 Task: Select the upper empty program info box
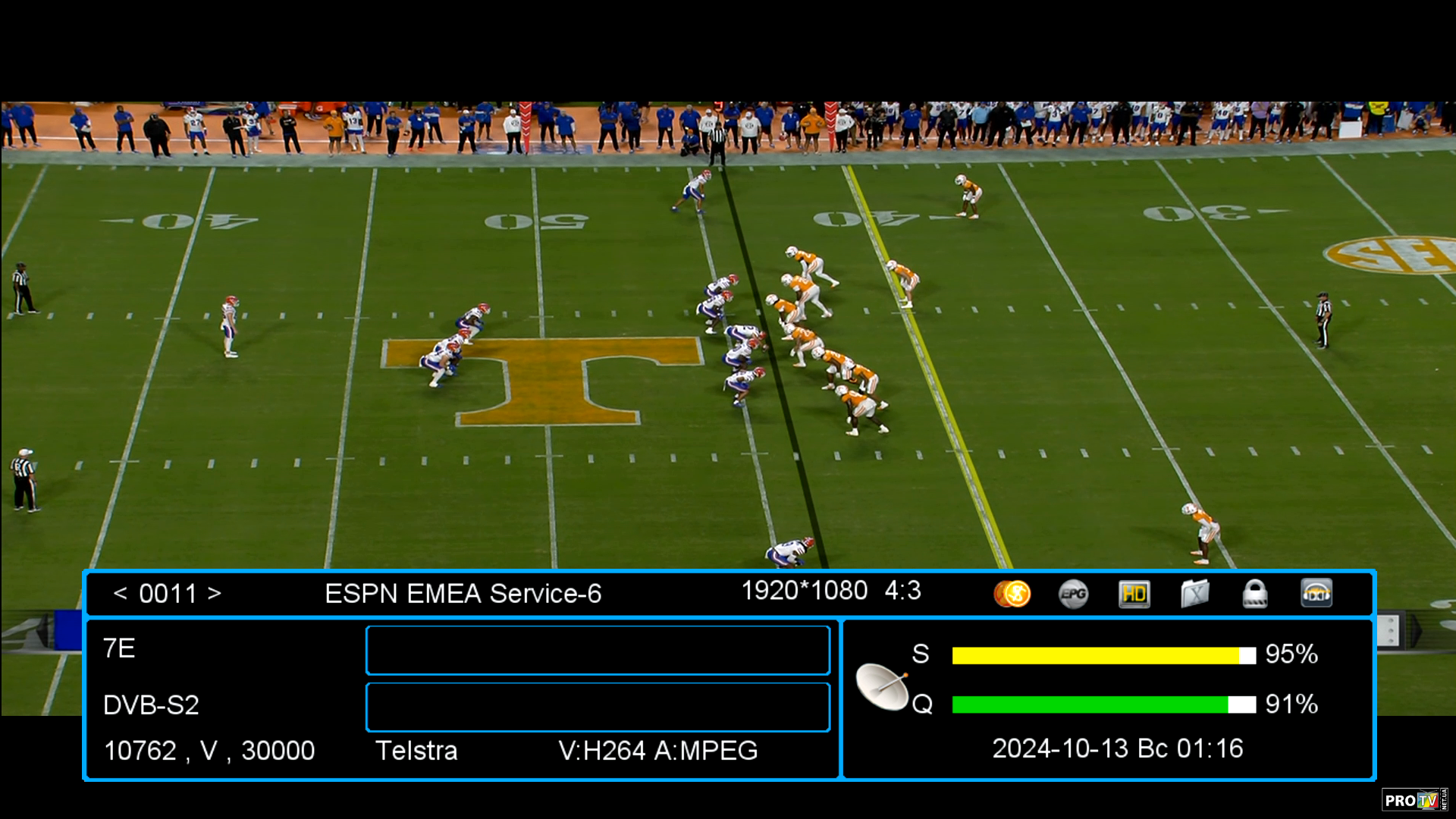tap(598, 650)
